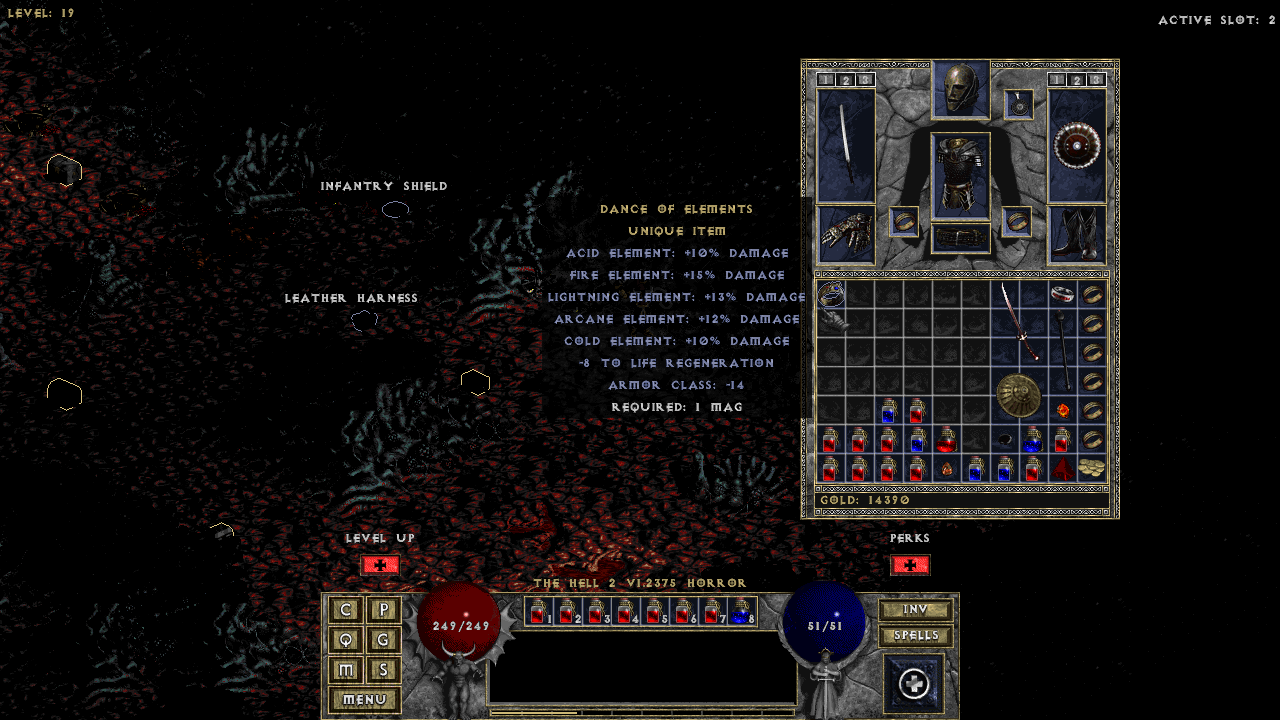Click the S panel button
This screenshot has width=1280, height=720.
(383, 670)
